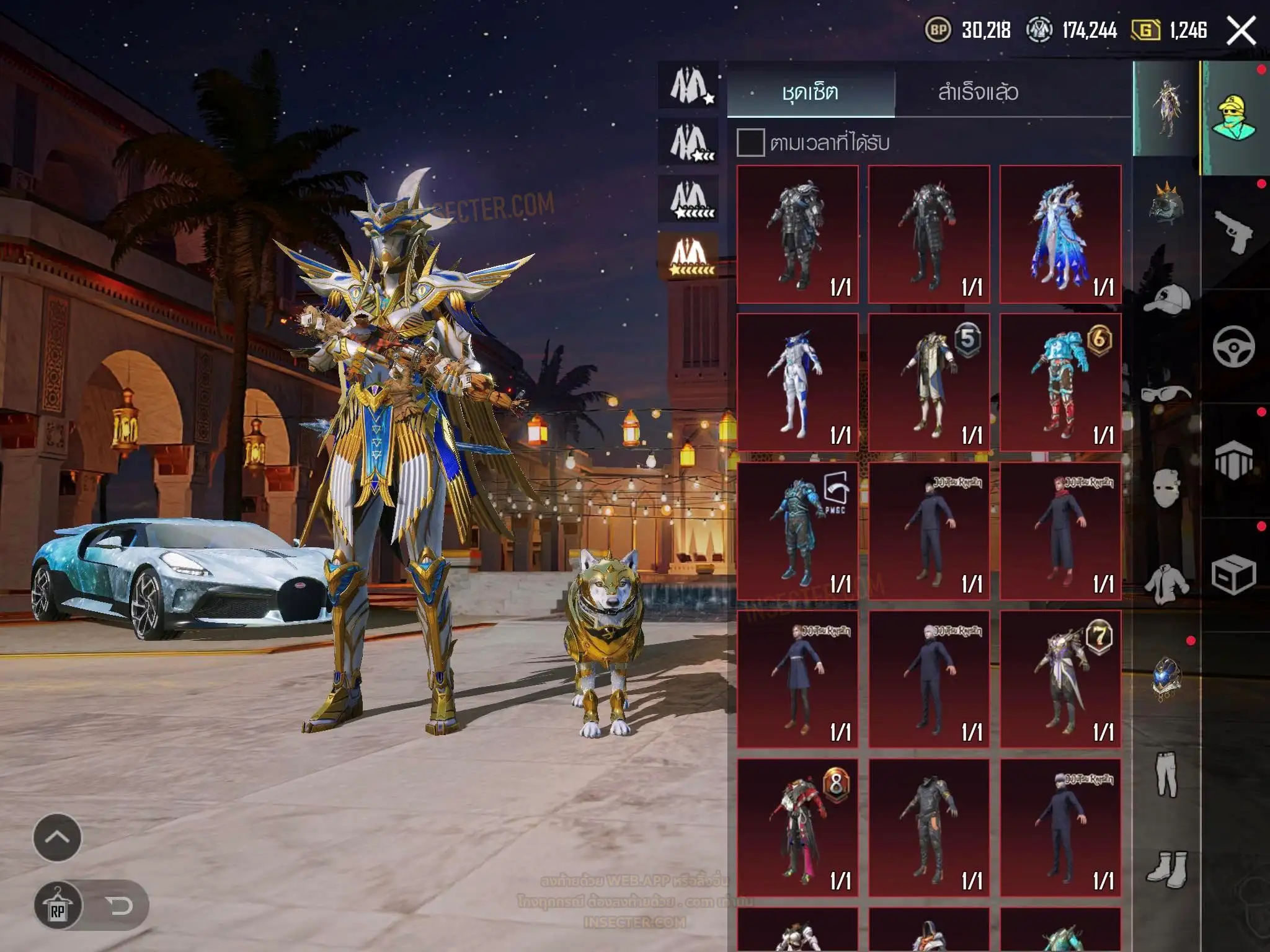Choose the outfit marked with badge 7
This screenshot has width=1270, height=952.
(x=1060, y=679)
